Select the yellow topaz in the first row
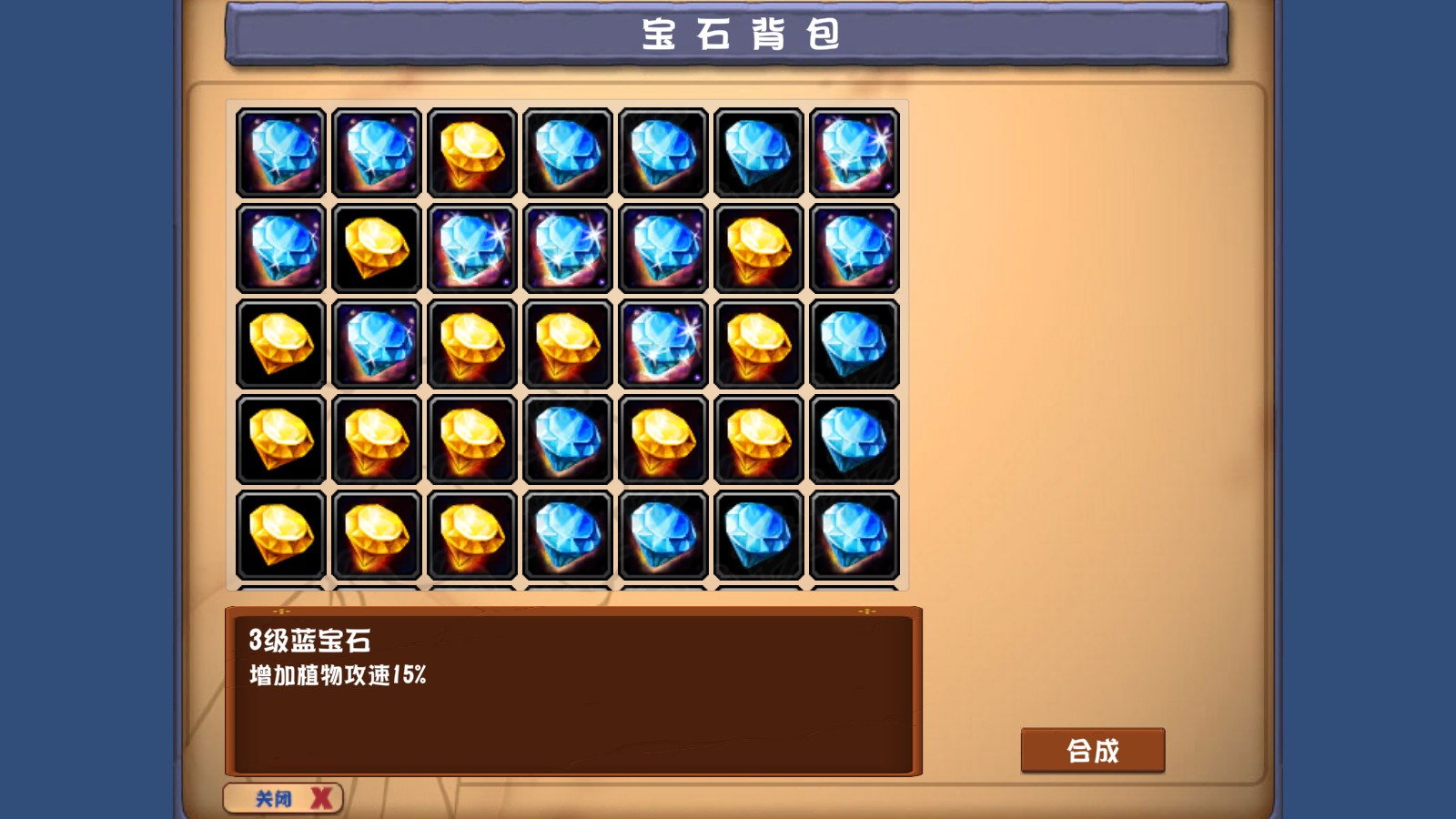 coord(471,152)
